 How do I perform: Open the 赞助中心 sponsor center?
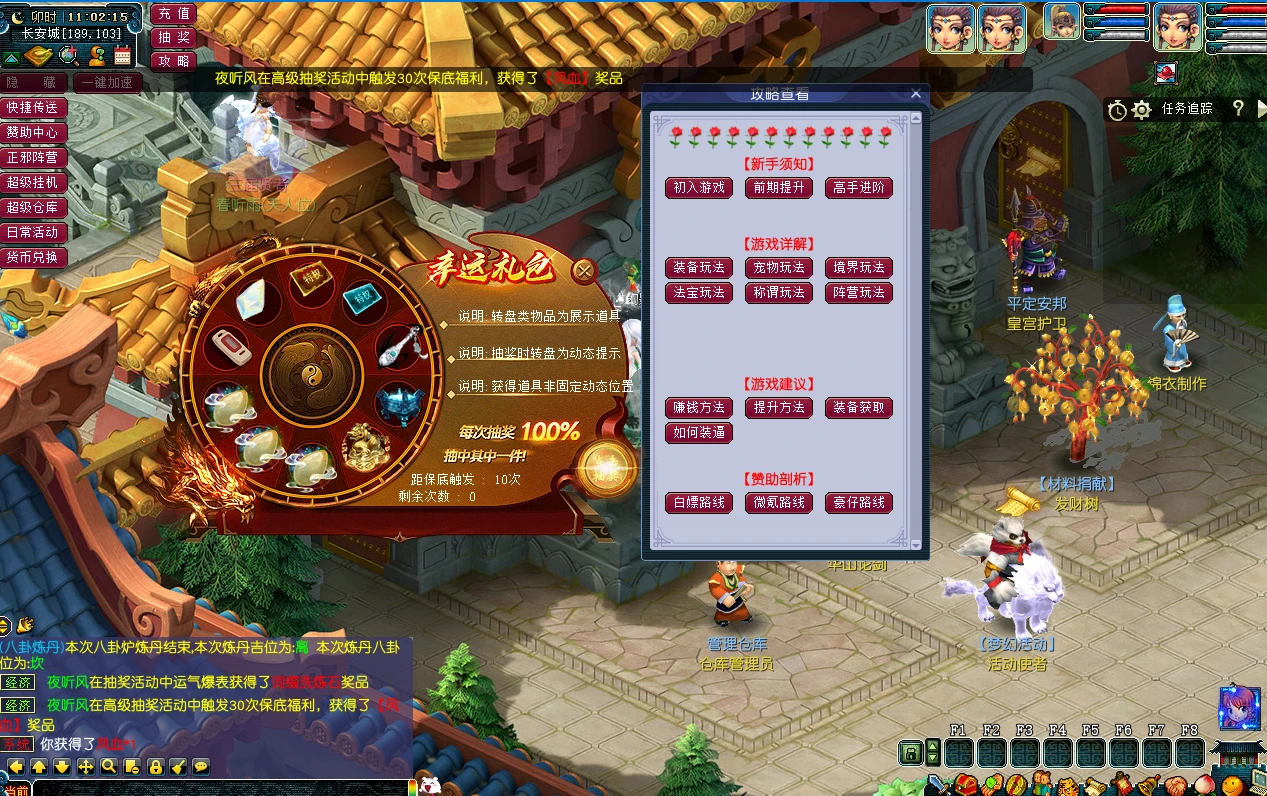[x=32, y=132]
